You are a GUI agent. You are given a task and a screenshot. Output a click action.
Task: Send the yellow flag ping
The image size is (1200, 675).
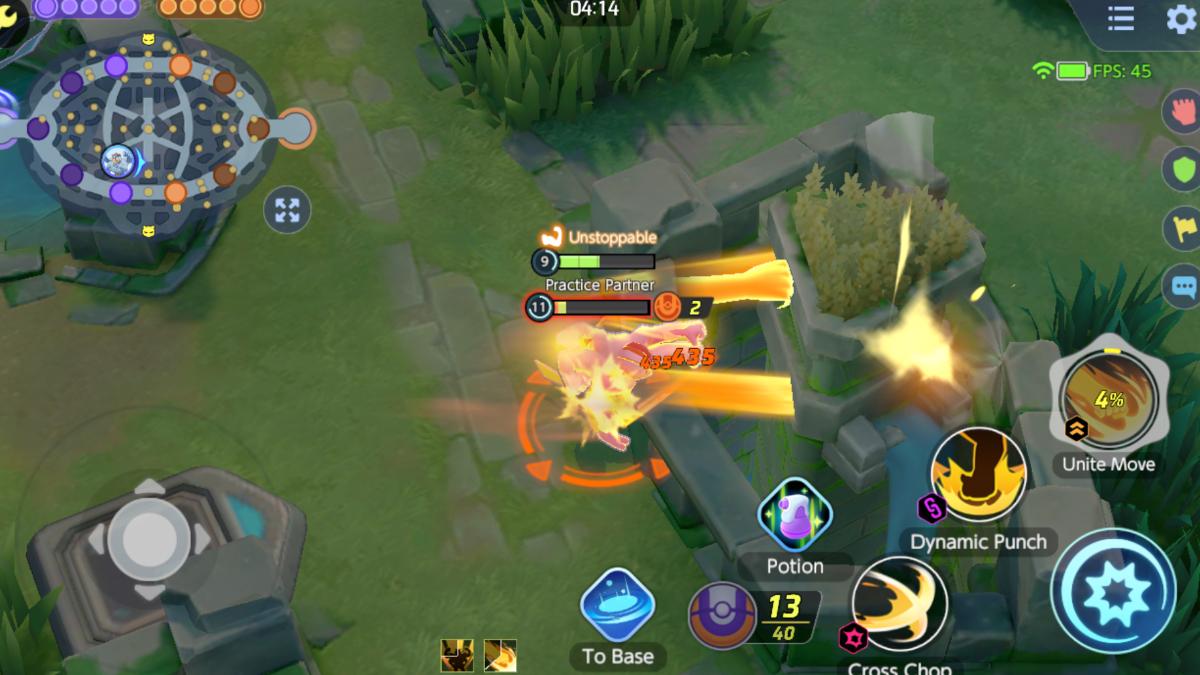click(1184, 228)
